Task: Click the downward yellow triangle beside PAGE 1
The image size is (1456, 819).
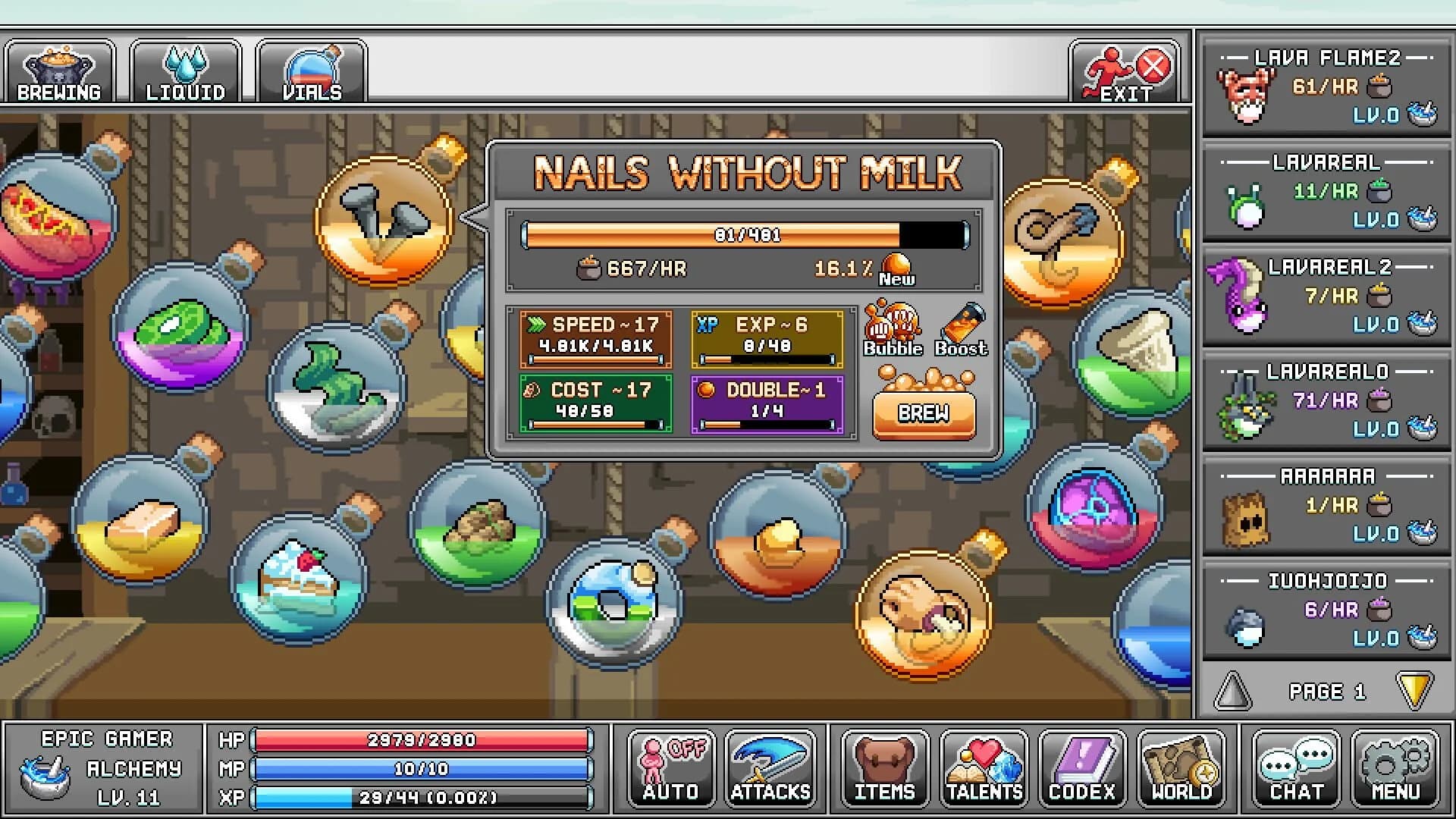Action: [x=1415, y=691]
